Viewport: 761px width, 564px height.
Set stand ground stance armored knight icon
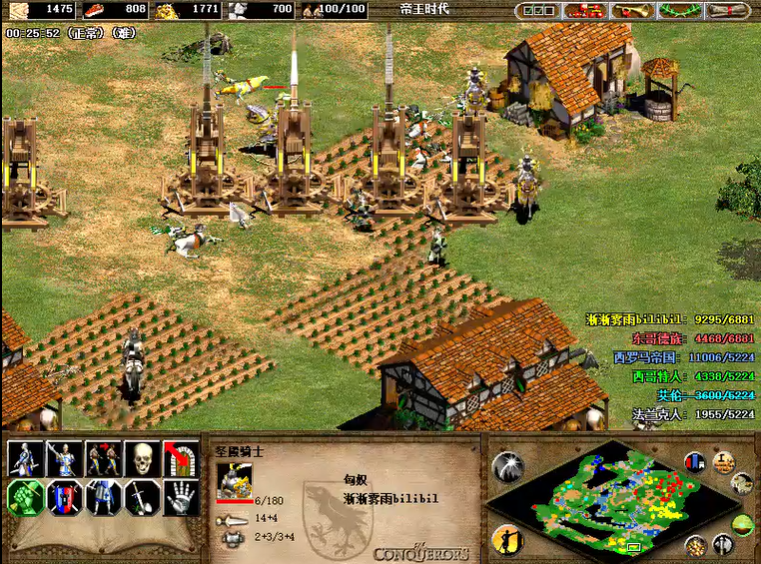(103, 497)
